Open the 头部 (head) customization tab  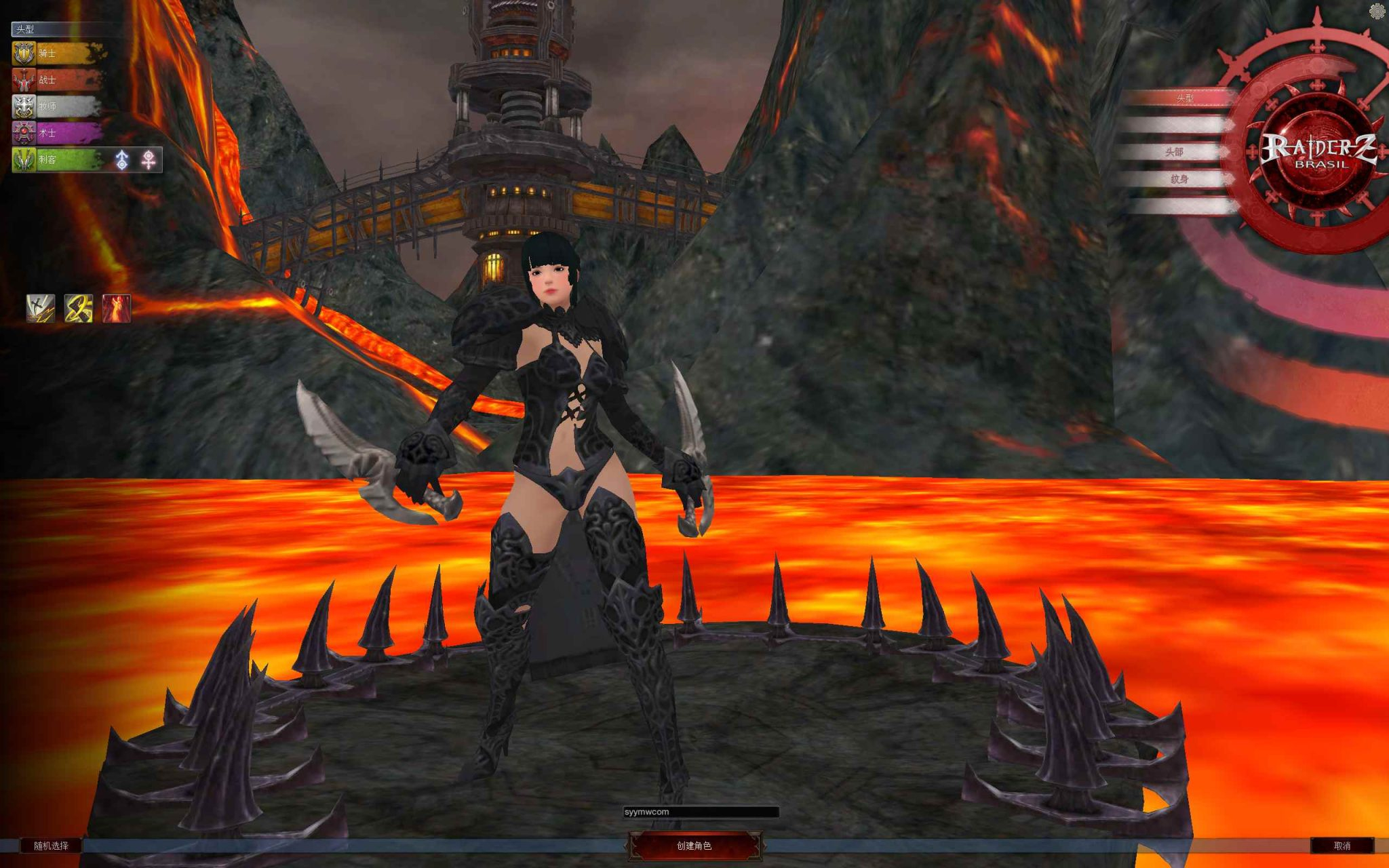pos(1175,152)
